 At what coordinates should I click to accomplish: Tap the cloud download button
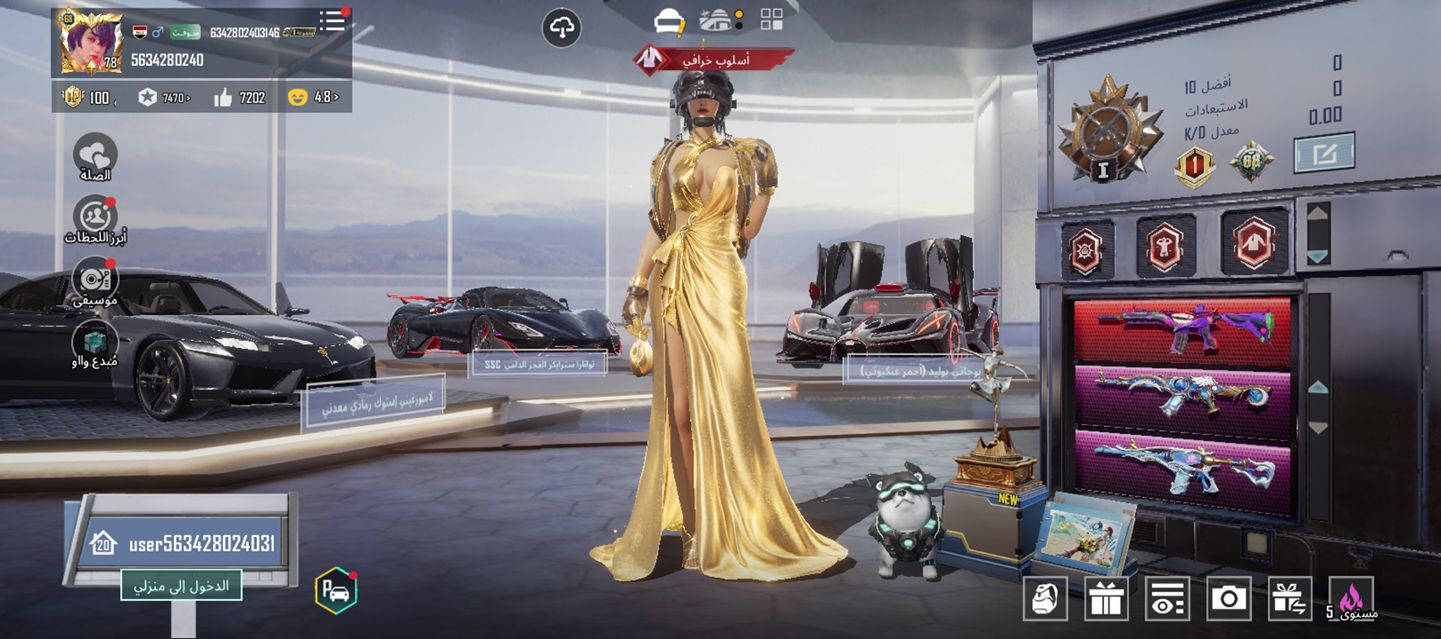coord(562,27)
